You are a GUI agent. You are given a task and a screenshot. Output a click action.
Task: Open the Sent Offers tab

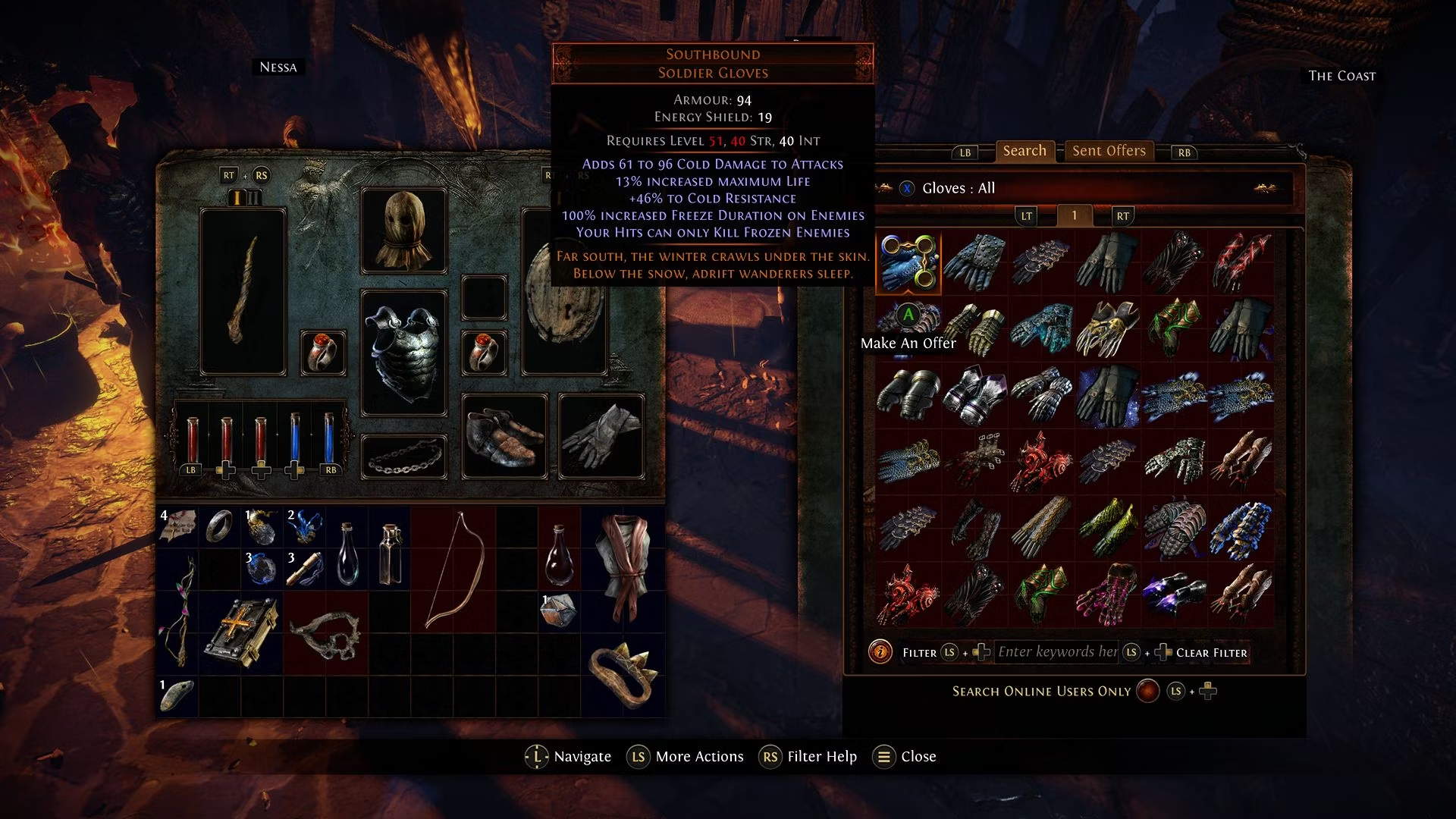click(x=1109, y=151)
